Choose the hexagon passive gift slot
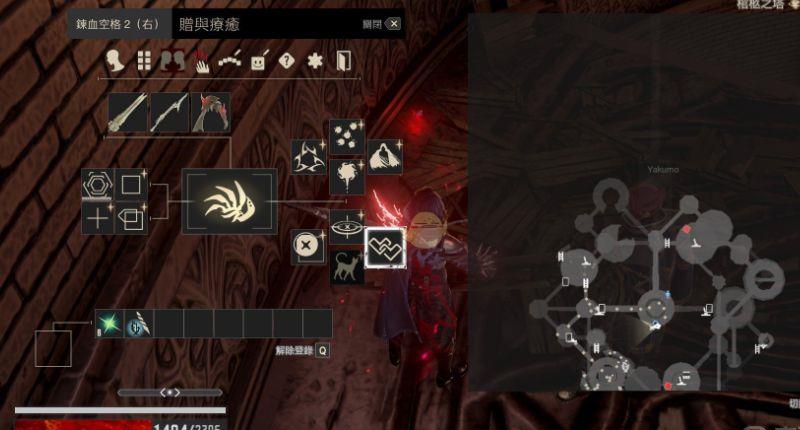 [x=98, y=184]
